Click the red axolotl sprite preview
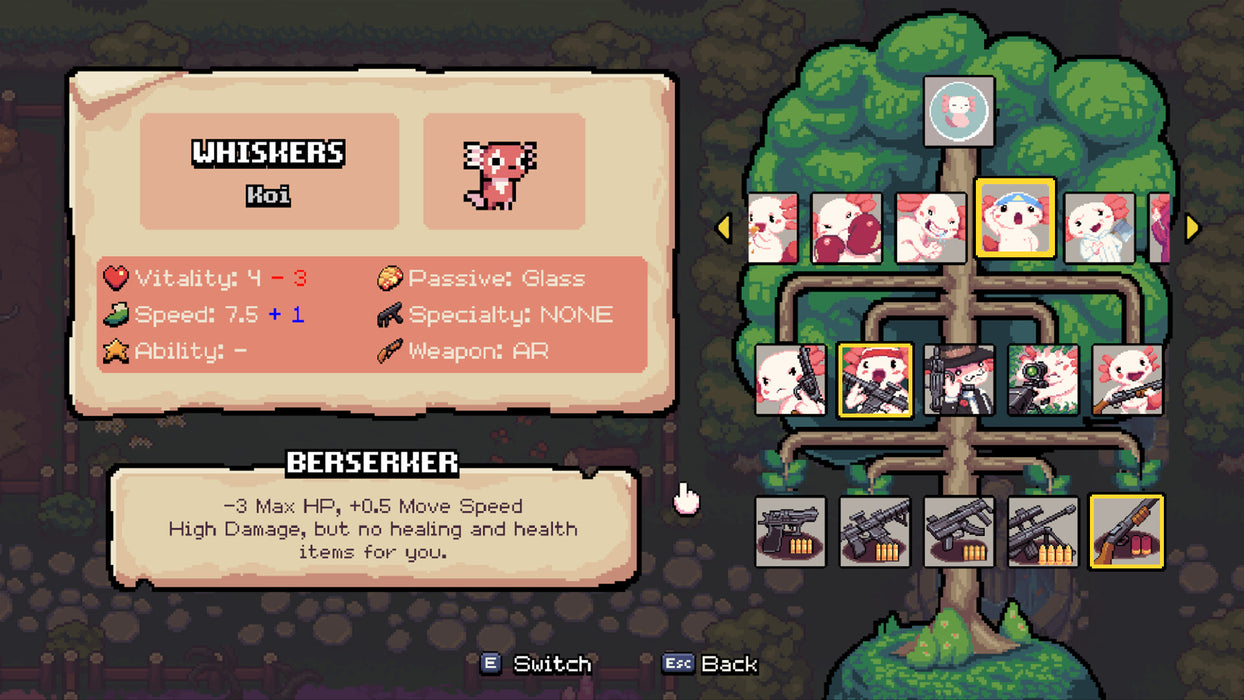1244x700 pixels. coord(503,171)
